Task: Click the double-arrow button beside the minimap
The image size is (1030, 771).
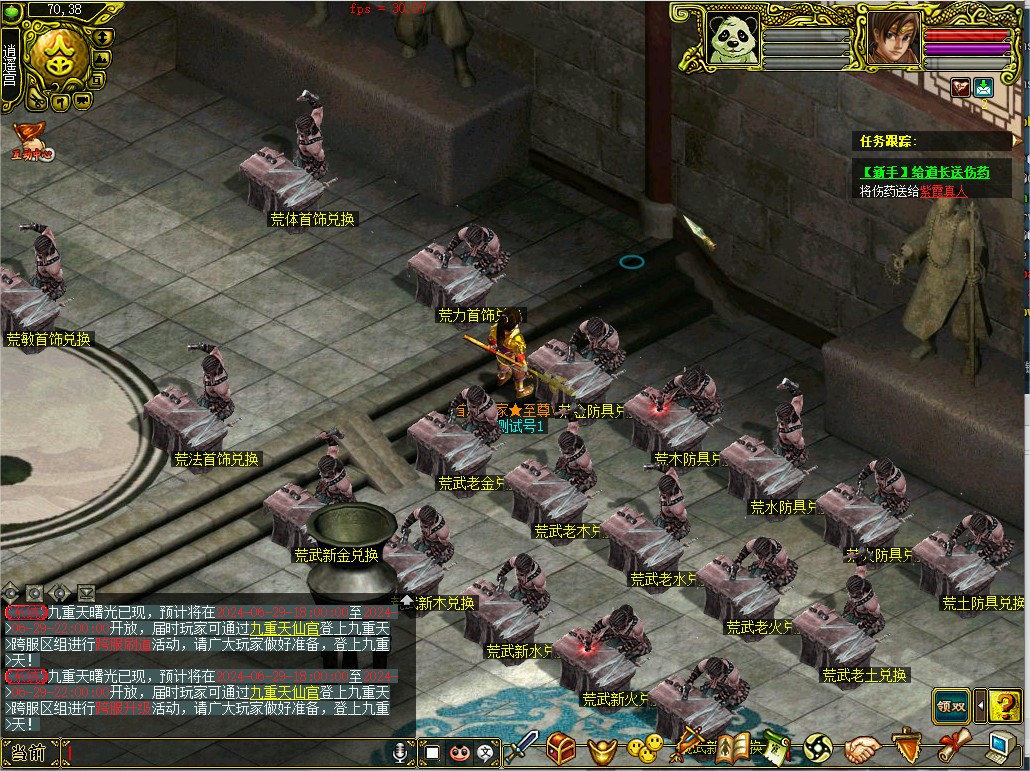Action: (x=103, y=36)
